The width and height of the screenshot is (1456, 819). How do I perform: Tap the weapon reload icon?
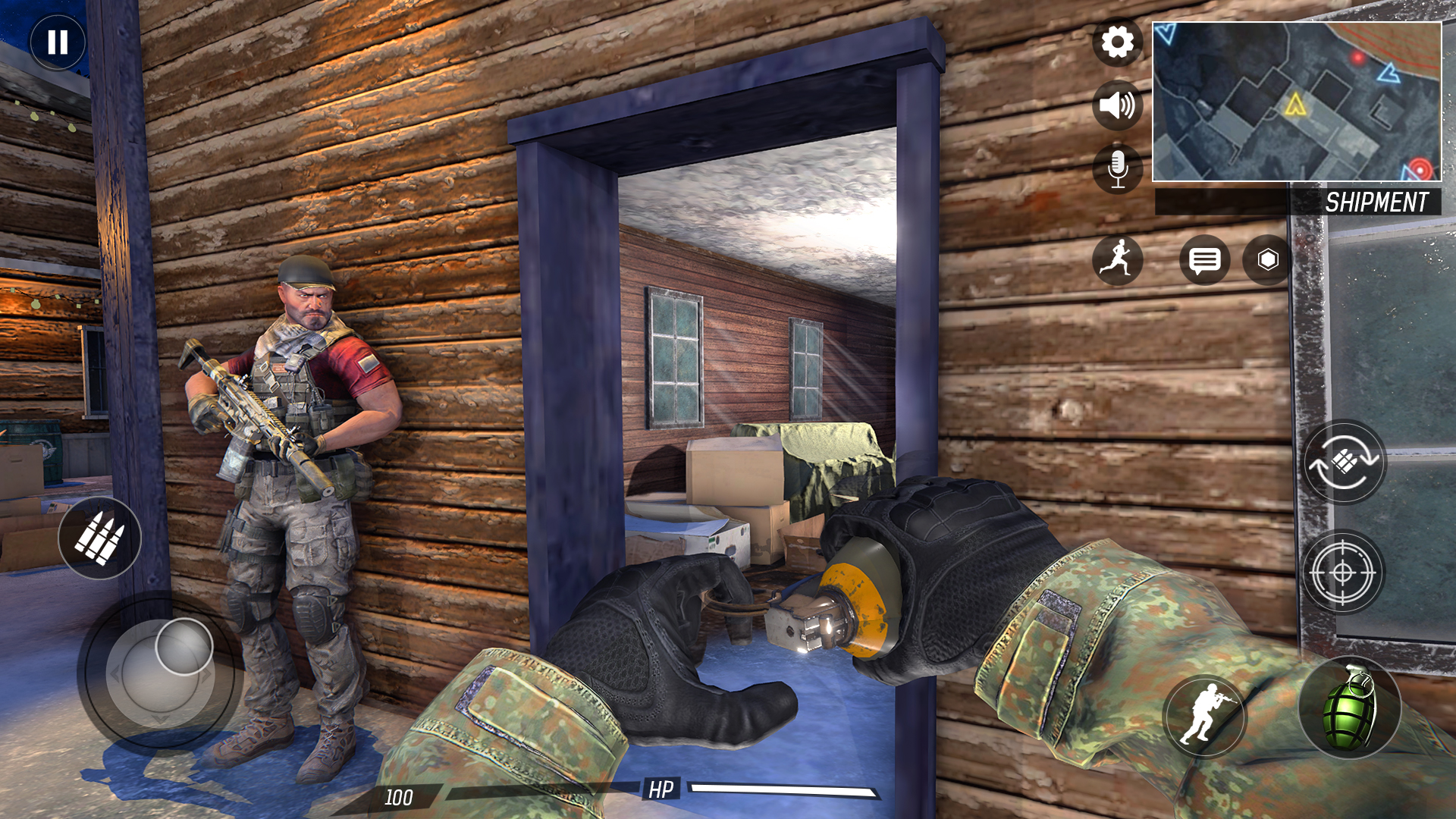point(1346,462)
